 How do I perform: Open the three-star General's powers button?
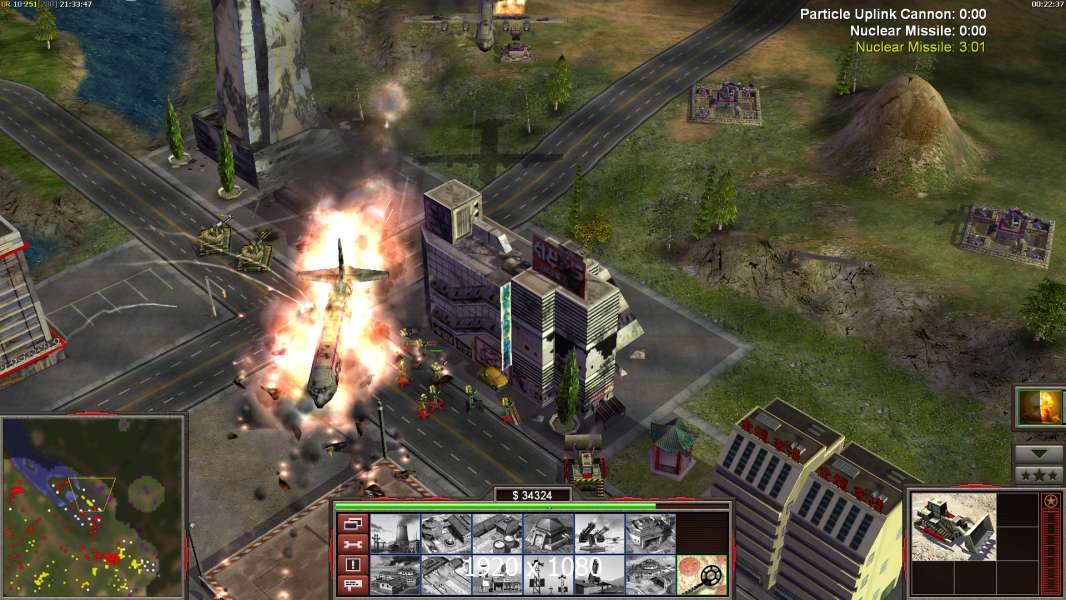pos(1039,475)
